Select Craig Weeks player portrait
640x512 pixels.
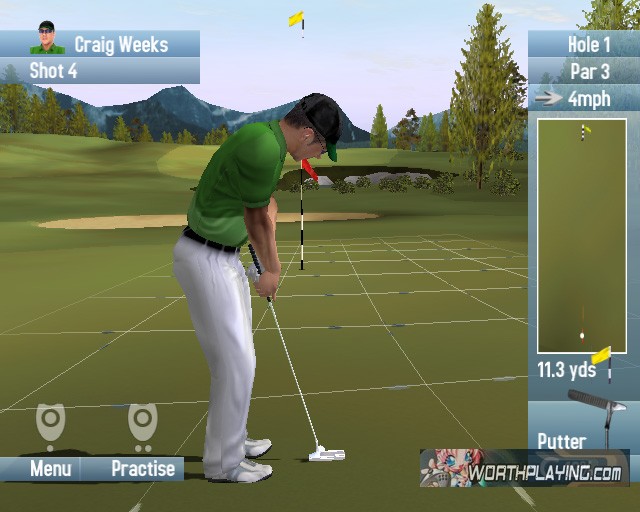point(46,39)
